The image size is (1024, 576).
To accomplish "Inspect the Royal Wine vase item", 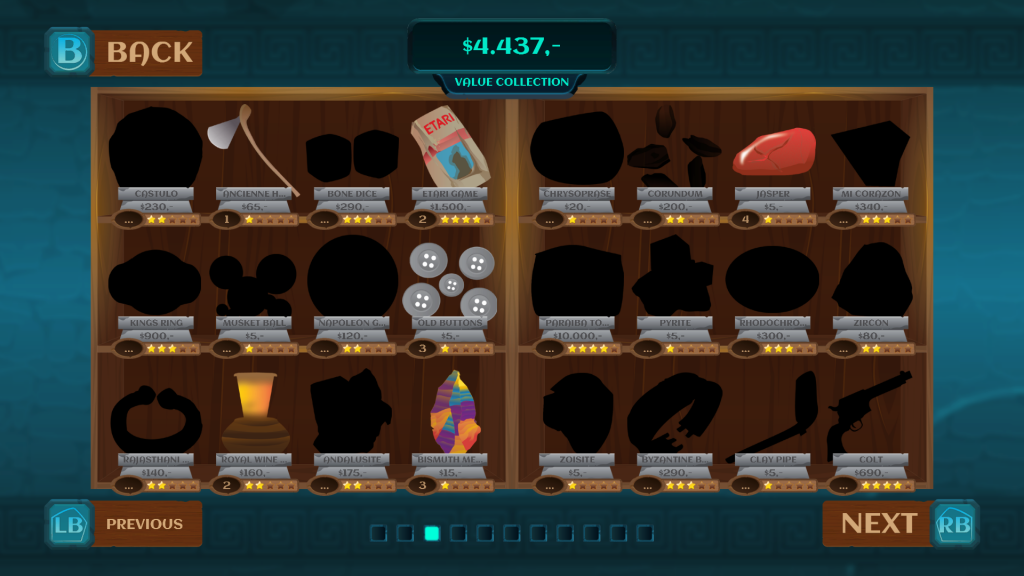I will pyautogui.click(x=253, y=412).
